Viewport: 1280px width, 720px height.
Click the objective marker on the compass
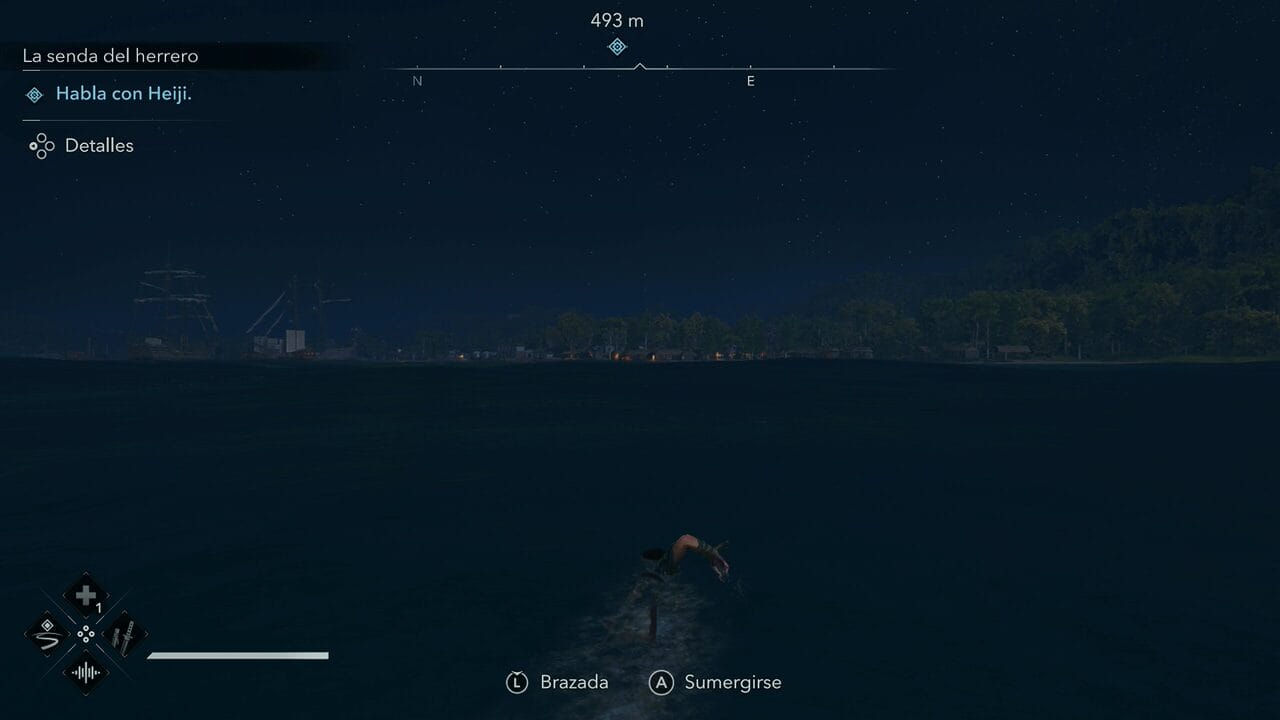click(617, 47)
